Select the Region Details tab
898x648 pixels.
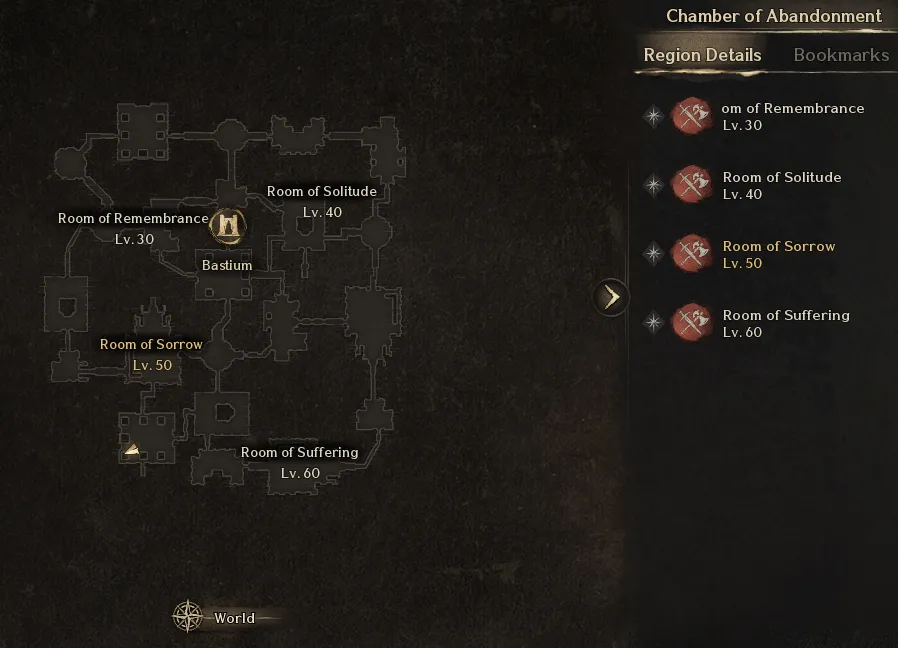pyautogui.click(x=702, y=55)
